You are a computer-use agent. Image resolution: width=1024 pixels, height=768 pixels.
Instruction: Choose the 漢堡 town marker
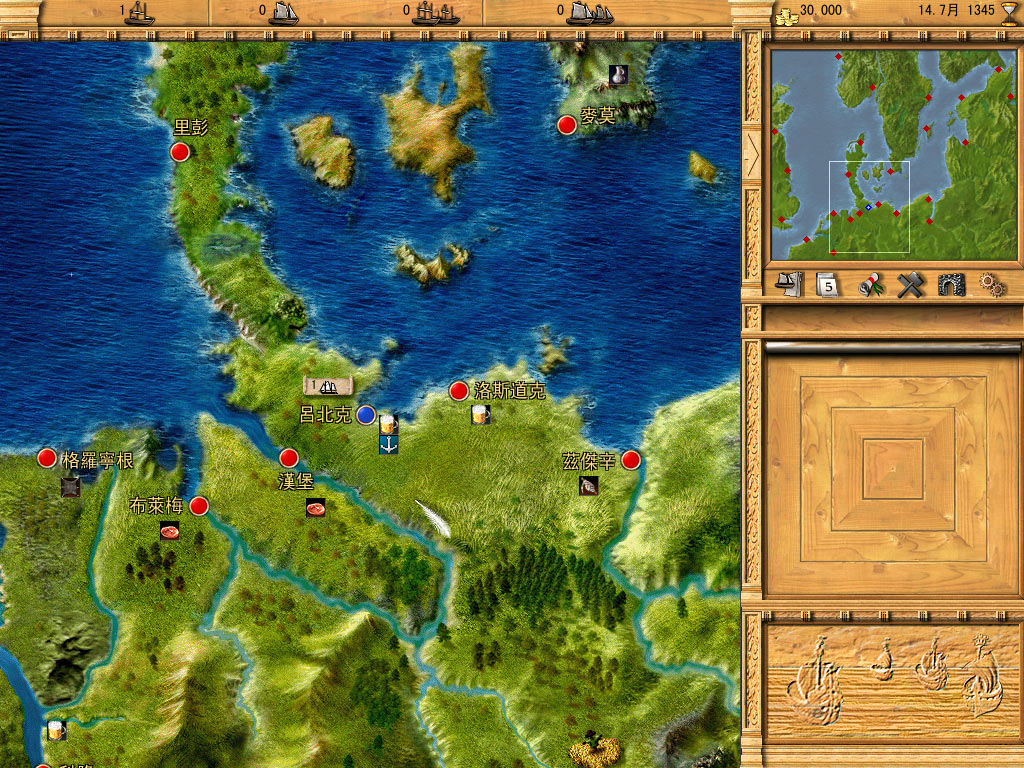pyautogui.click(x=289, y=458)
